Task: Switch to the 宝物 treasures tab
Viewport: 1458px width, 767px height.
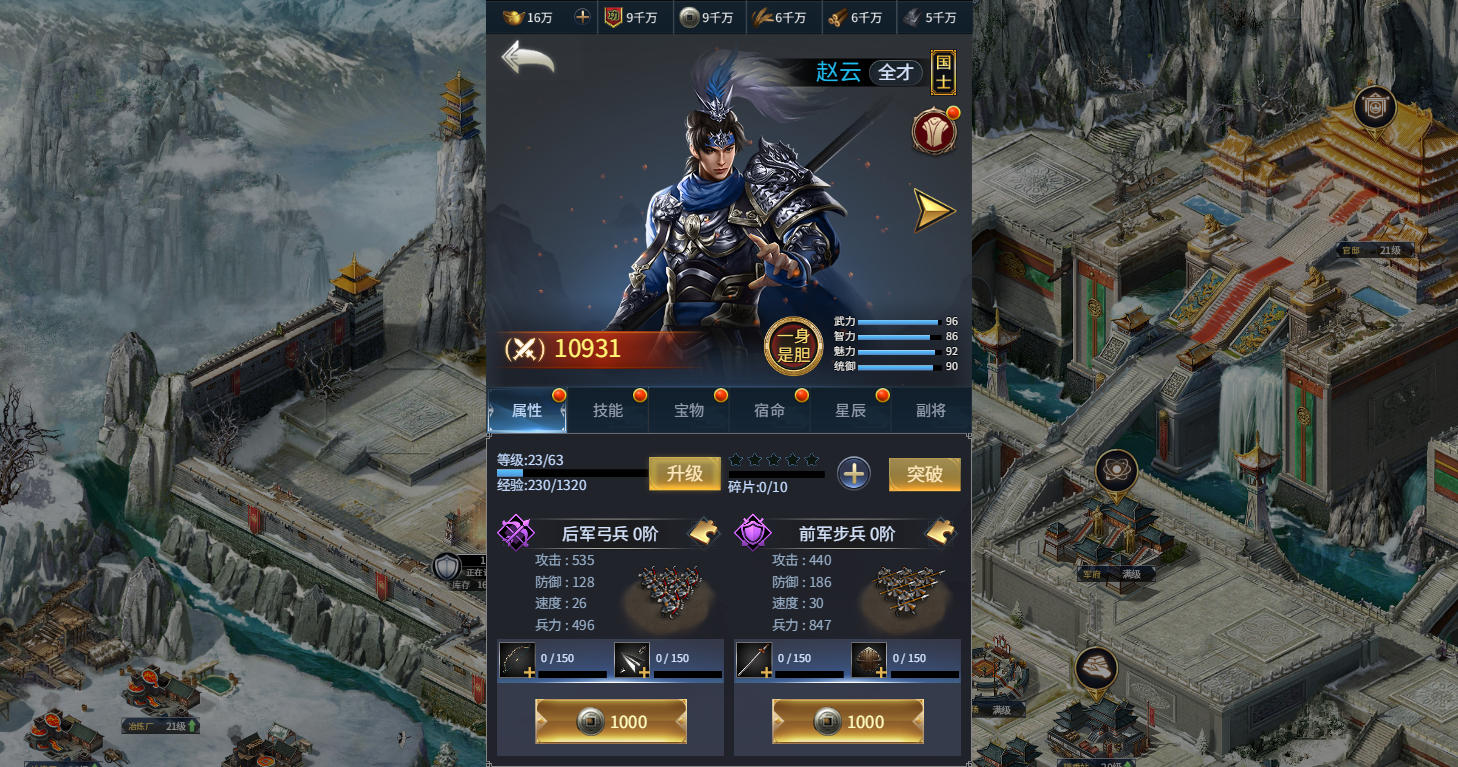Action: point(689,411)
